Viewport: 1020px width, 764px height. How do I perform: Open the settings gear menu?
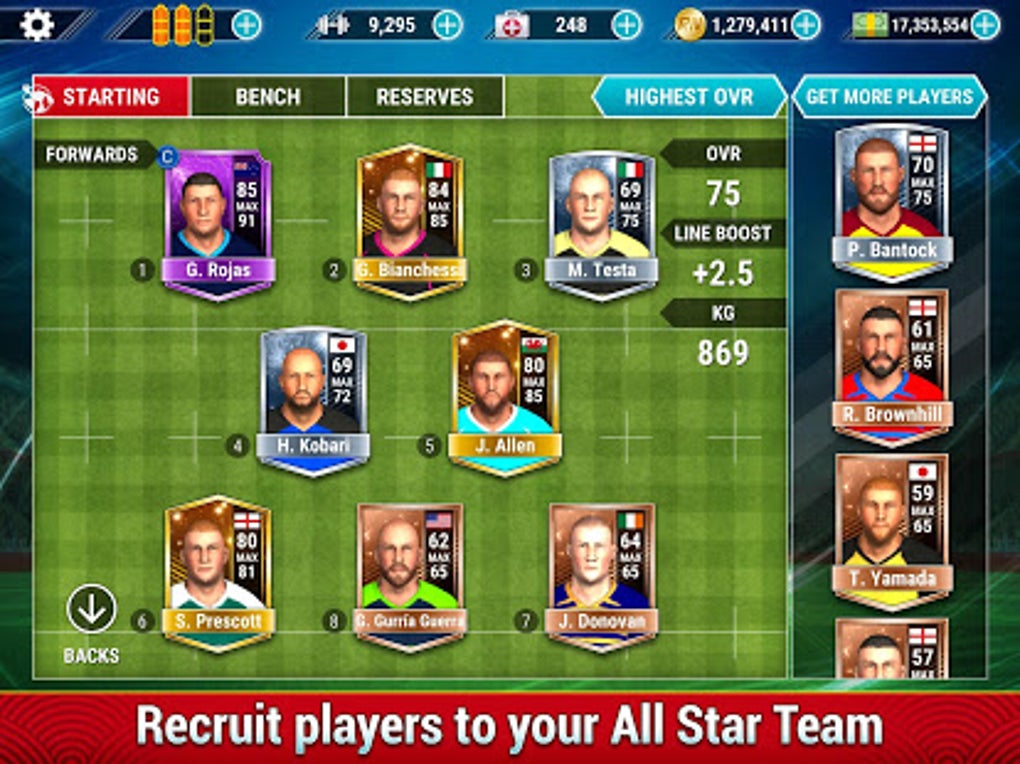click(37, 23)
